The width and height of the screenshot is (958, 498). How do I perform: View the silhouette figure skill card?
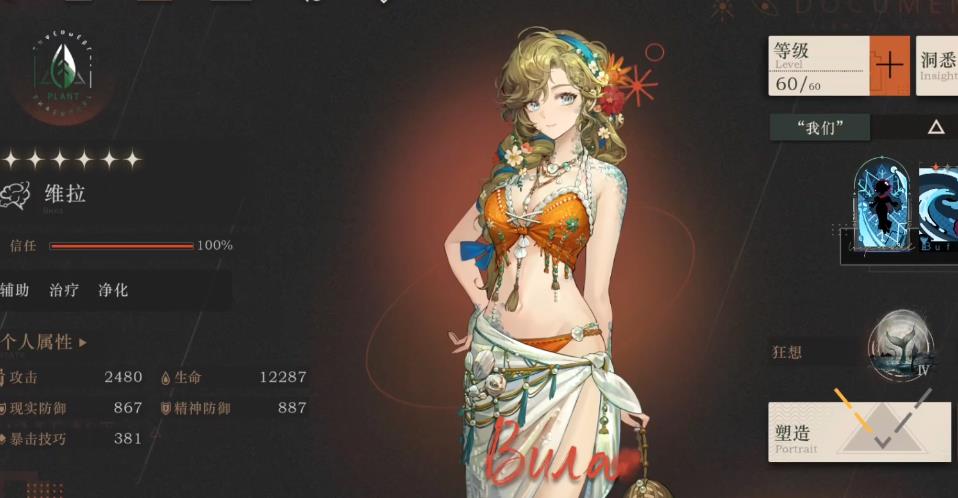(882, 206)
